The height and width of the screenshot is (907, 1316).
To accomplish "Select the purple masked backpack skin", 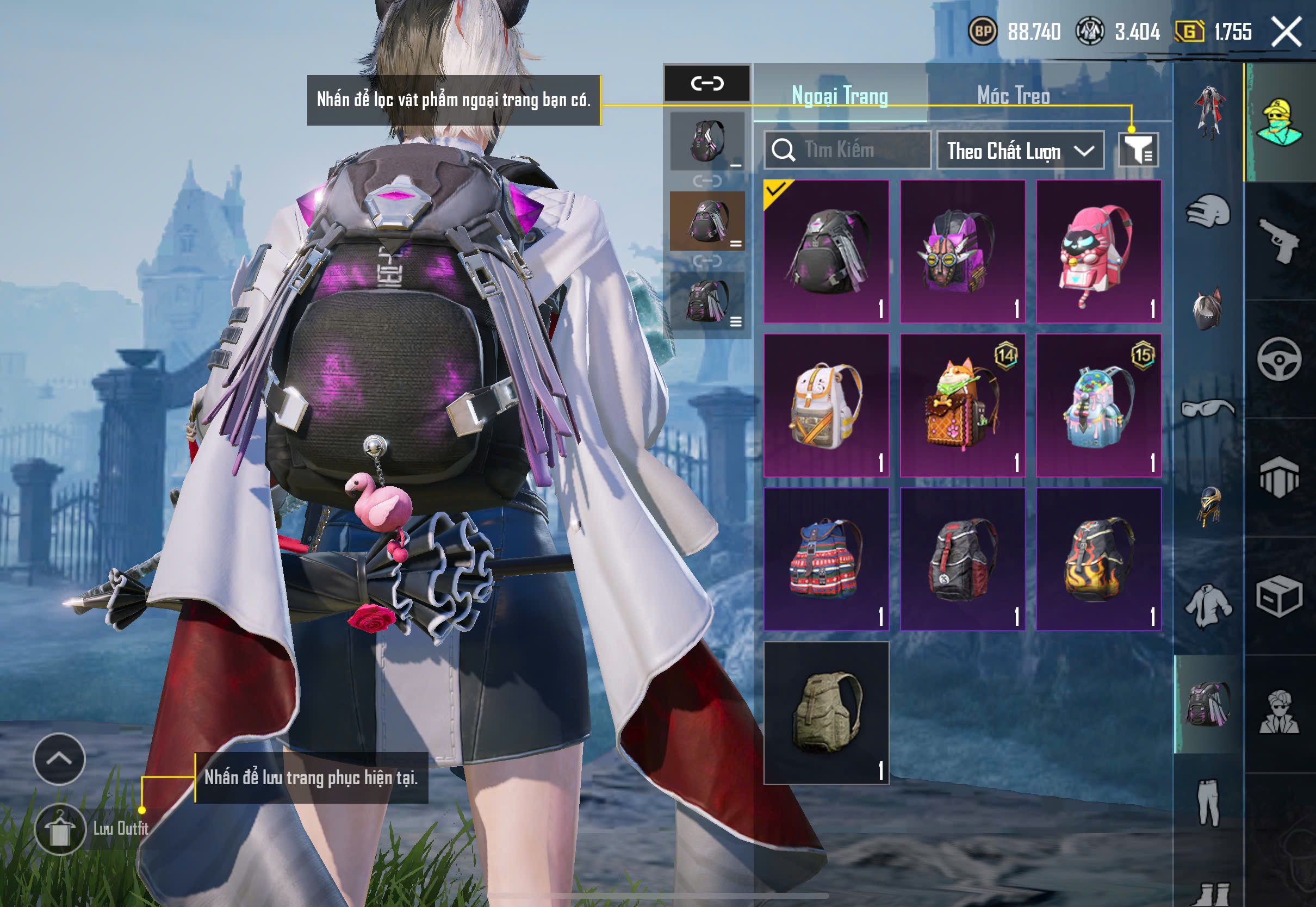I will (x=963, y=251).
